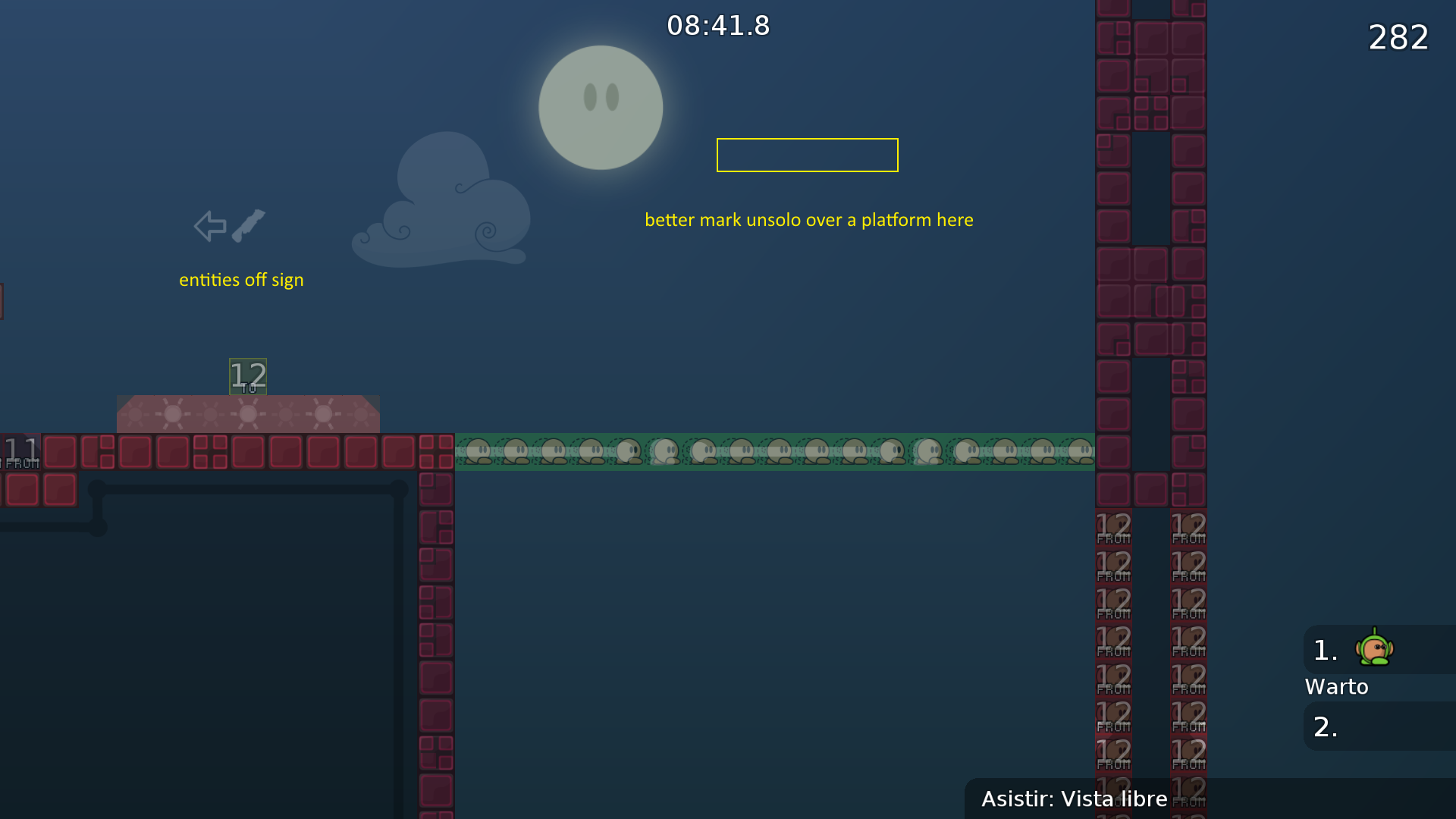Click inside the empty yellow rectangle sign

(x=807, y=155)
